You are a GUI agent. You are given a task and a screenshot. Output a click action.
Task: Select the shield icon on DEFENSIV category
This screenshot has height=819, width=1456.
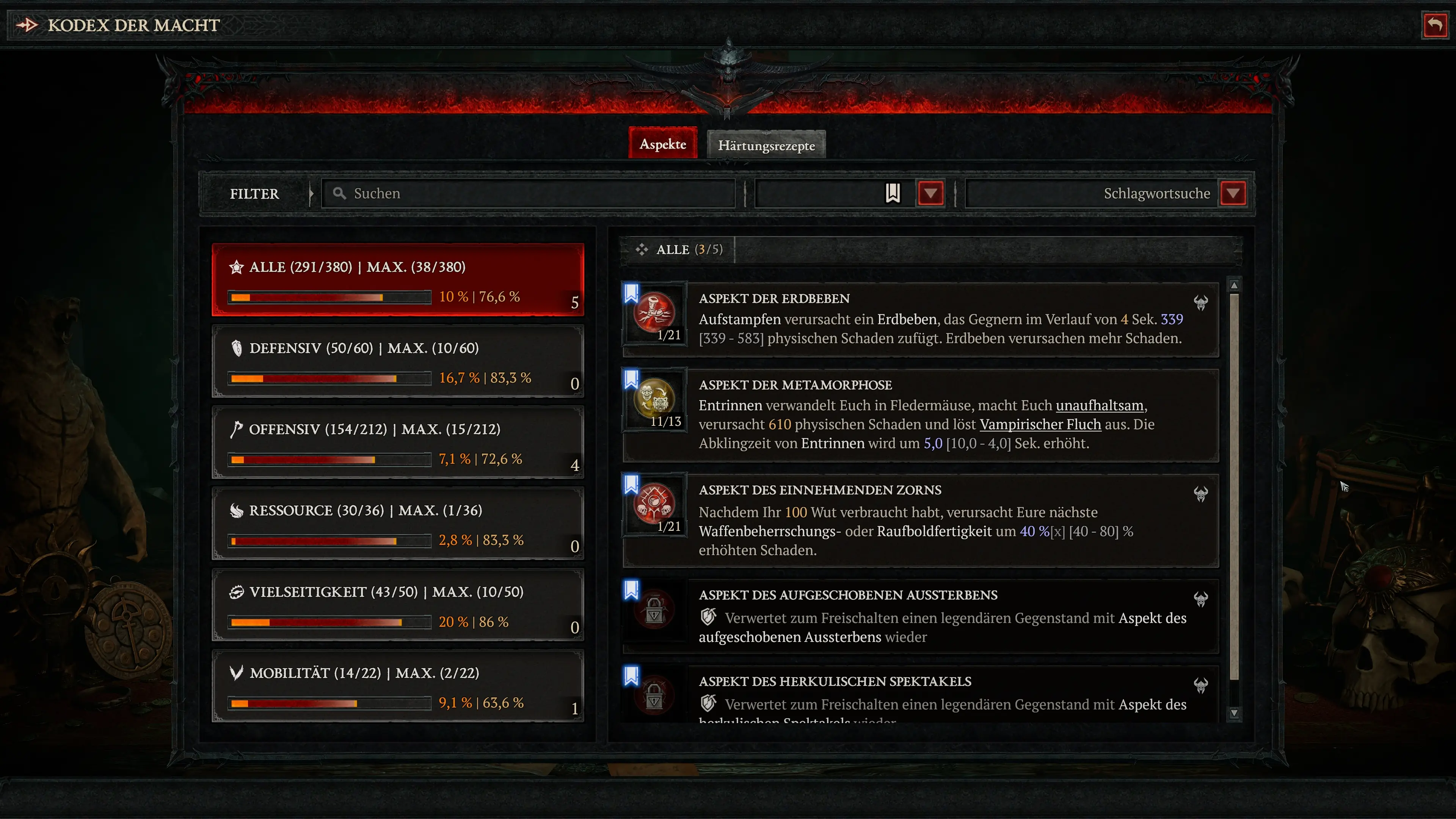click(237, 348)
